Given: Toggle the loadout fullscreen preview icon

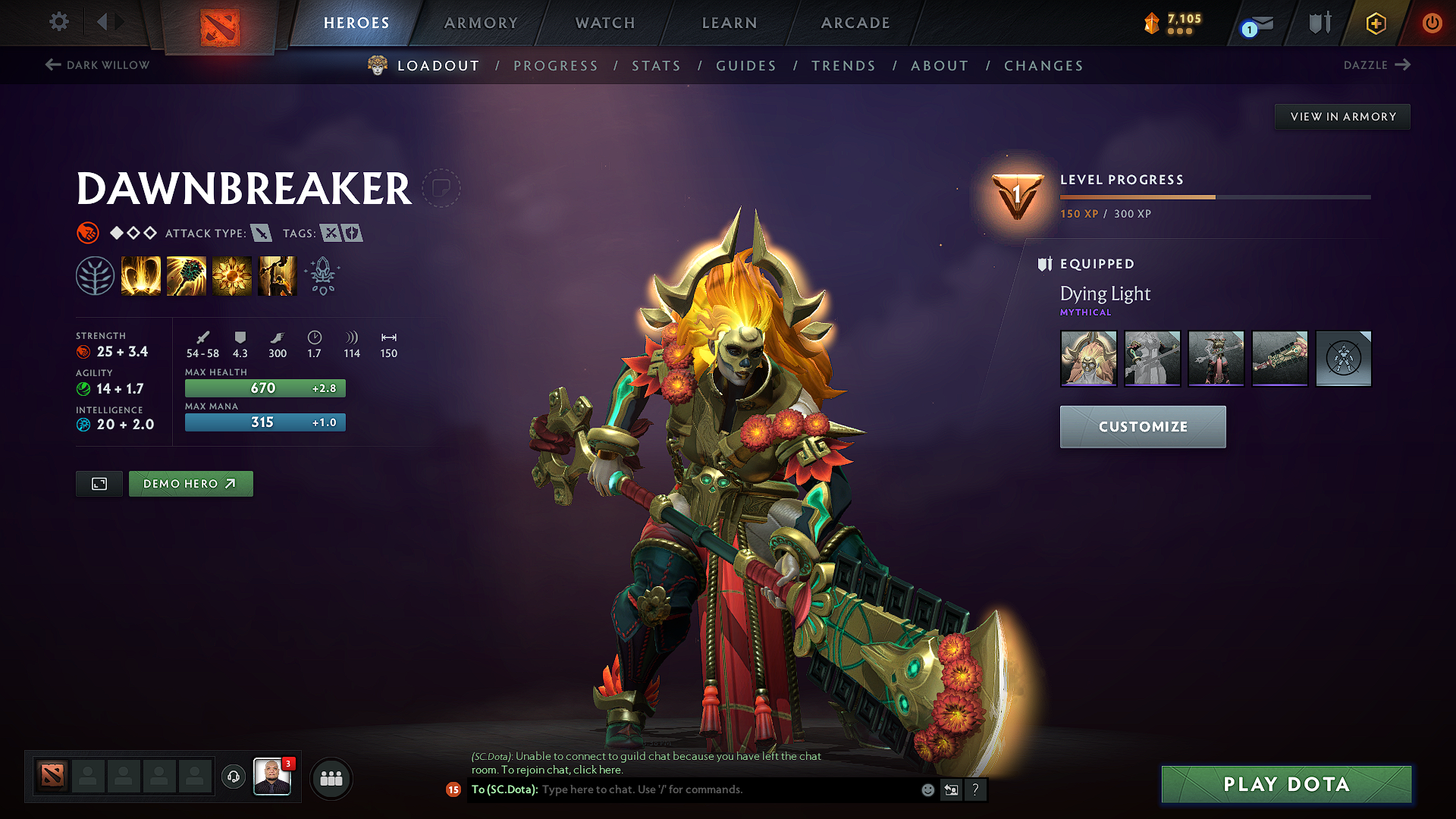Looking at the screenshot, I should pos(99,483).
